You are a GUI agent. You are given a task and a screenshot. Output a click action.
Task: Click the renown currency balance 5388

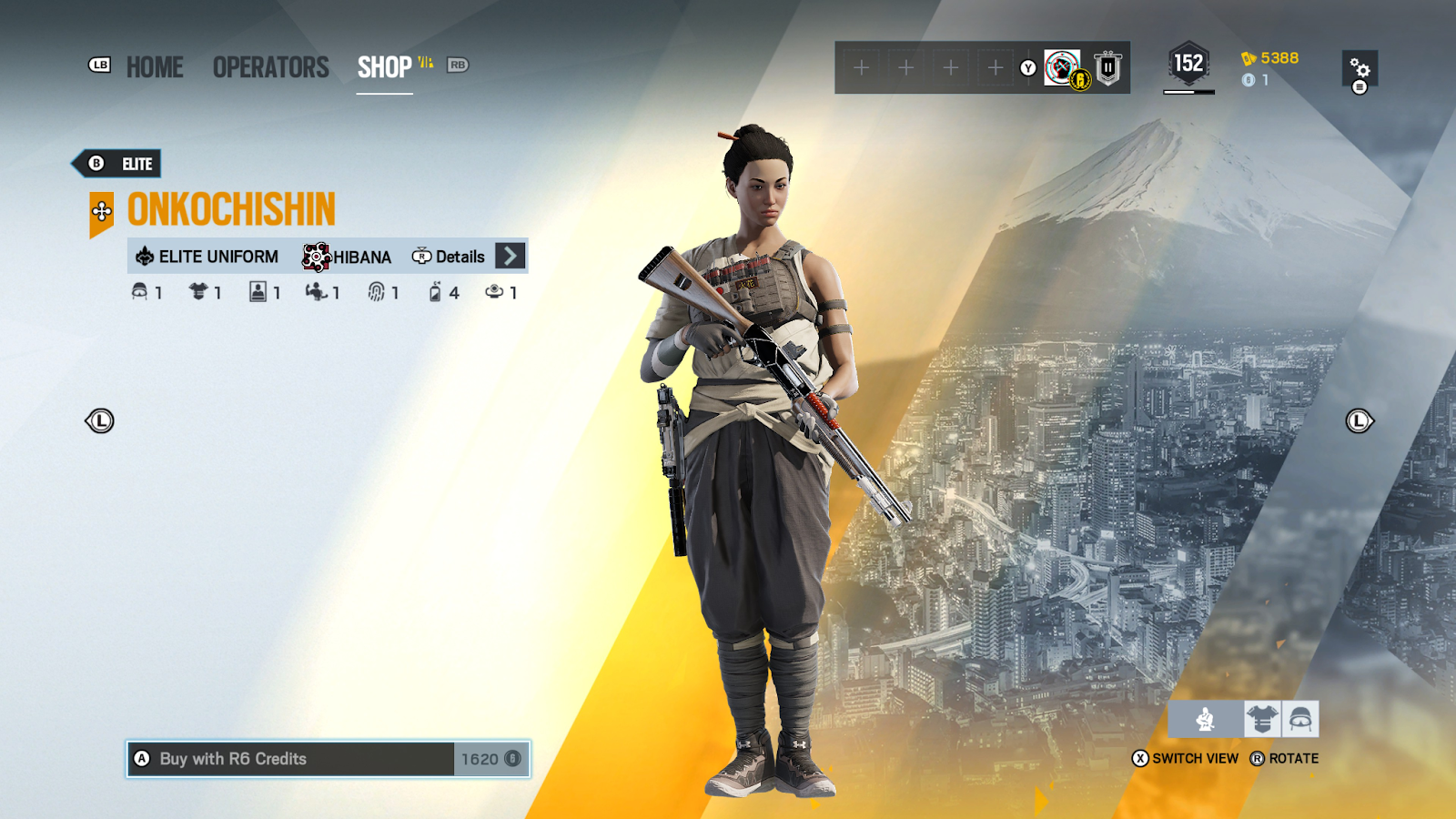[x=1270, y=58]
